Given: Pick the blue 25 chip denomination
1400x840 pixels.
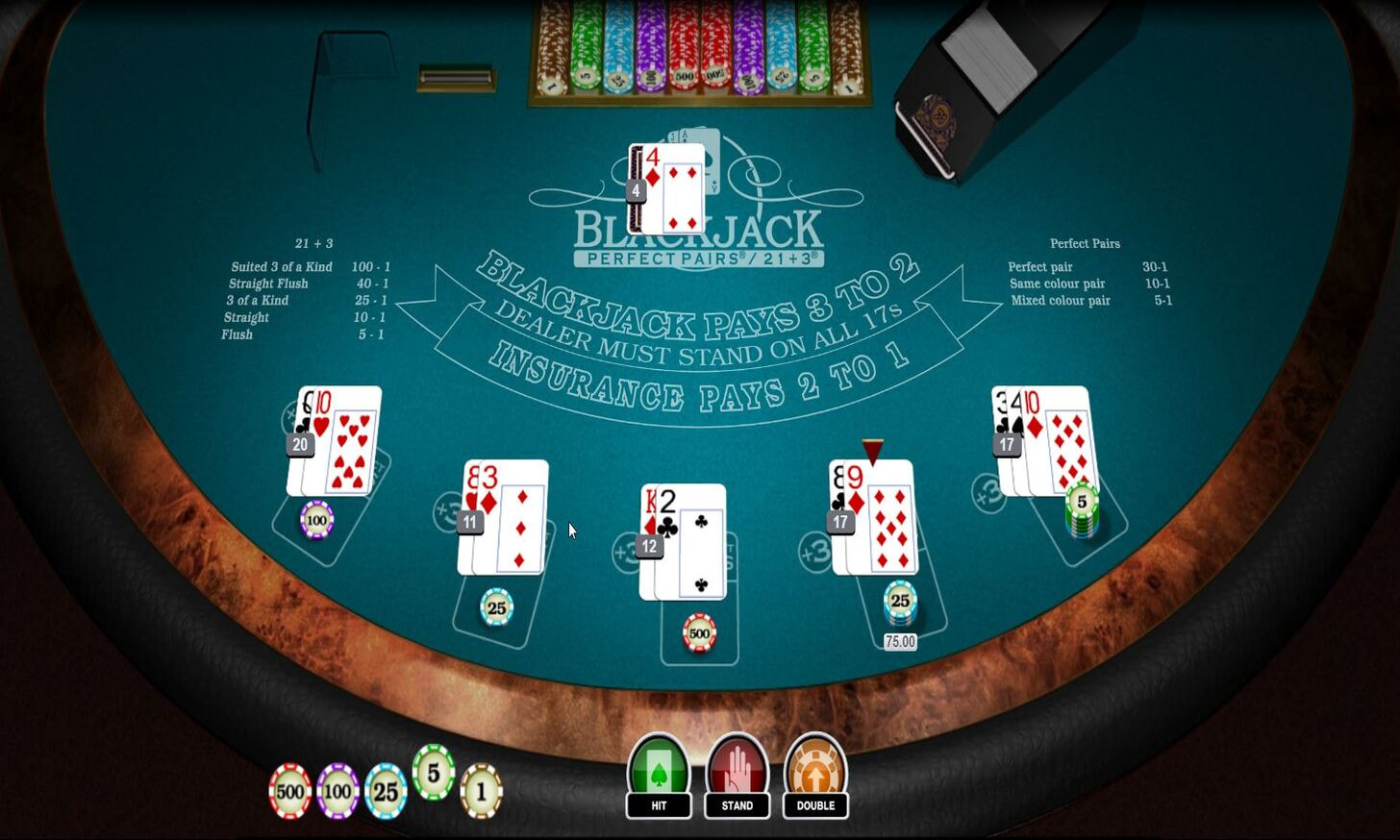Looking at the screenshot, I should [386, 792].
